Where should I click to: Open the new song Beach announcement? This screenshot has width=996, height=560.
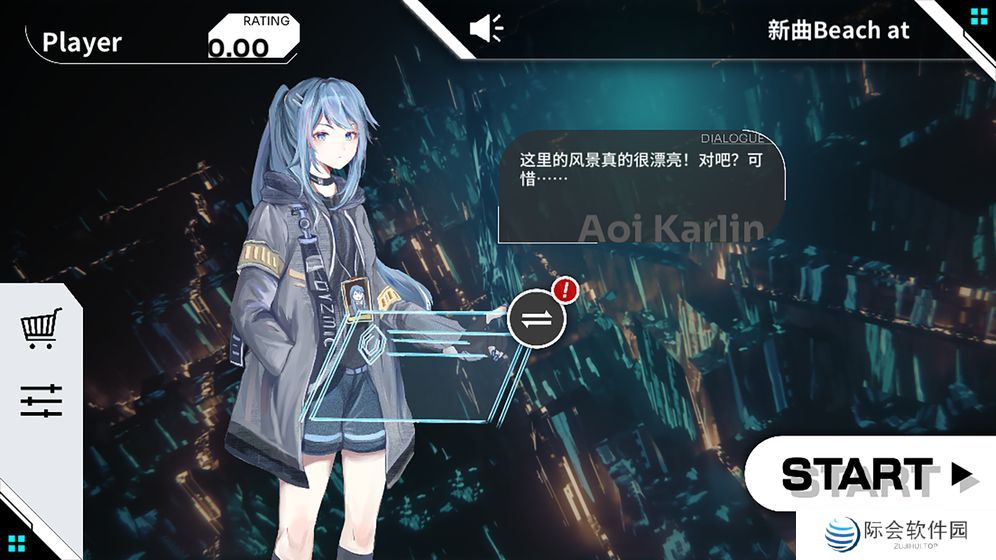pyautogui.click(x=838, y=30)
